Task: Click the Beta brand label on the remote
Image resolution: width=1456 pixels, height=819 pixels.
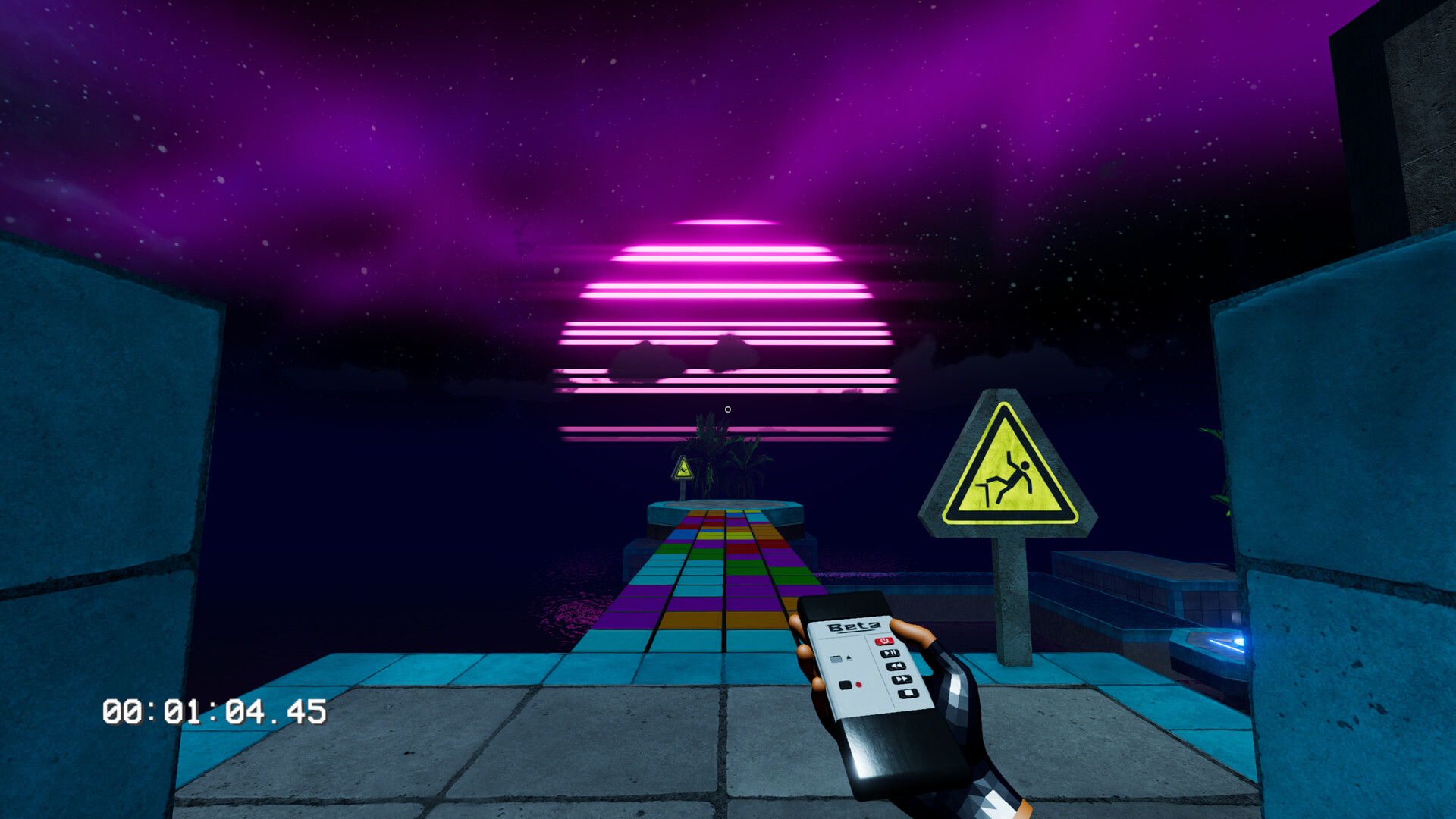Action: point(854,625)
